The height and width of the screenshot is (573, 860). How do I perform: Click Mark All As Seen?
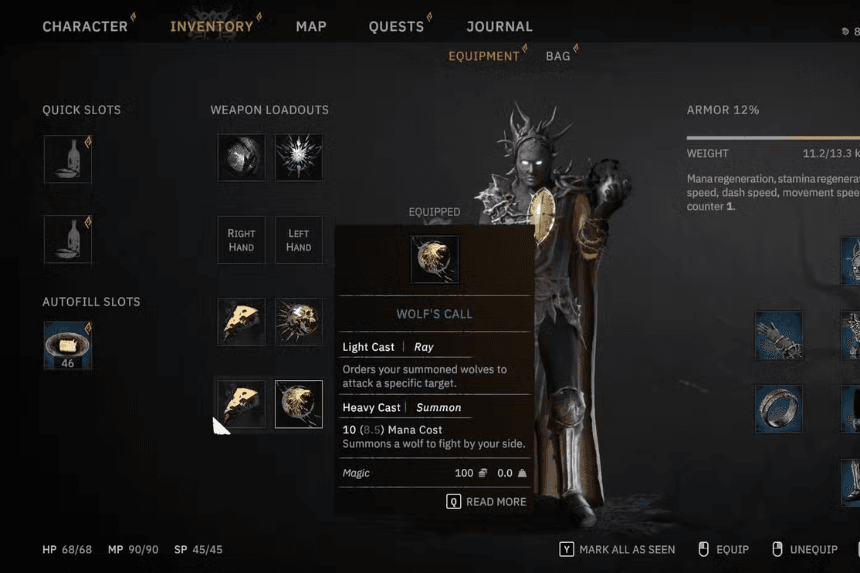click(x=617, y=549)
